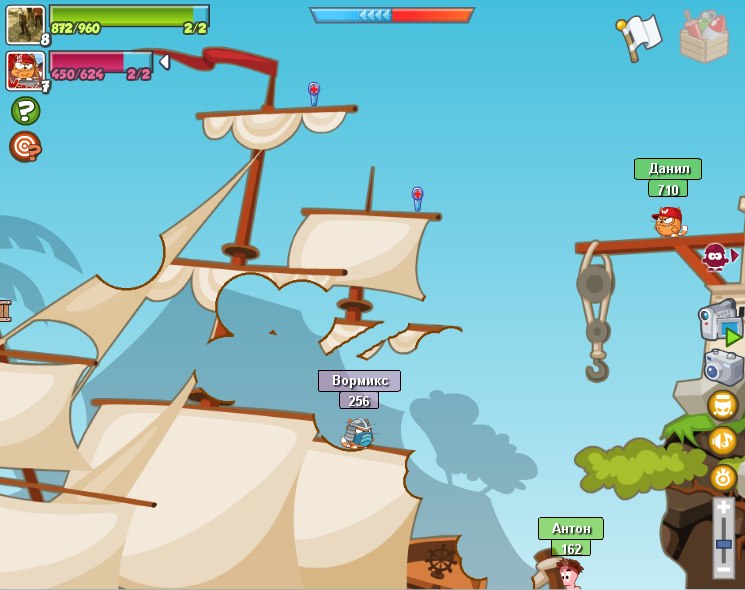
Task: Click the white surrender flag icon
Action: [x=639, y=37]
